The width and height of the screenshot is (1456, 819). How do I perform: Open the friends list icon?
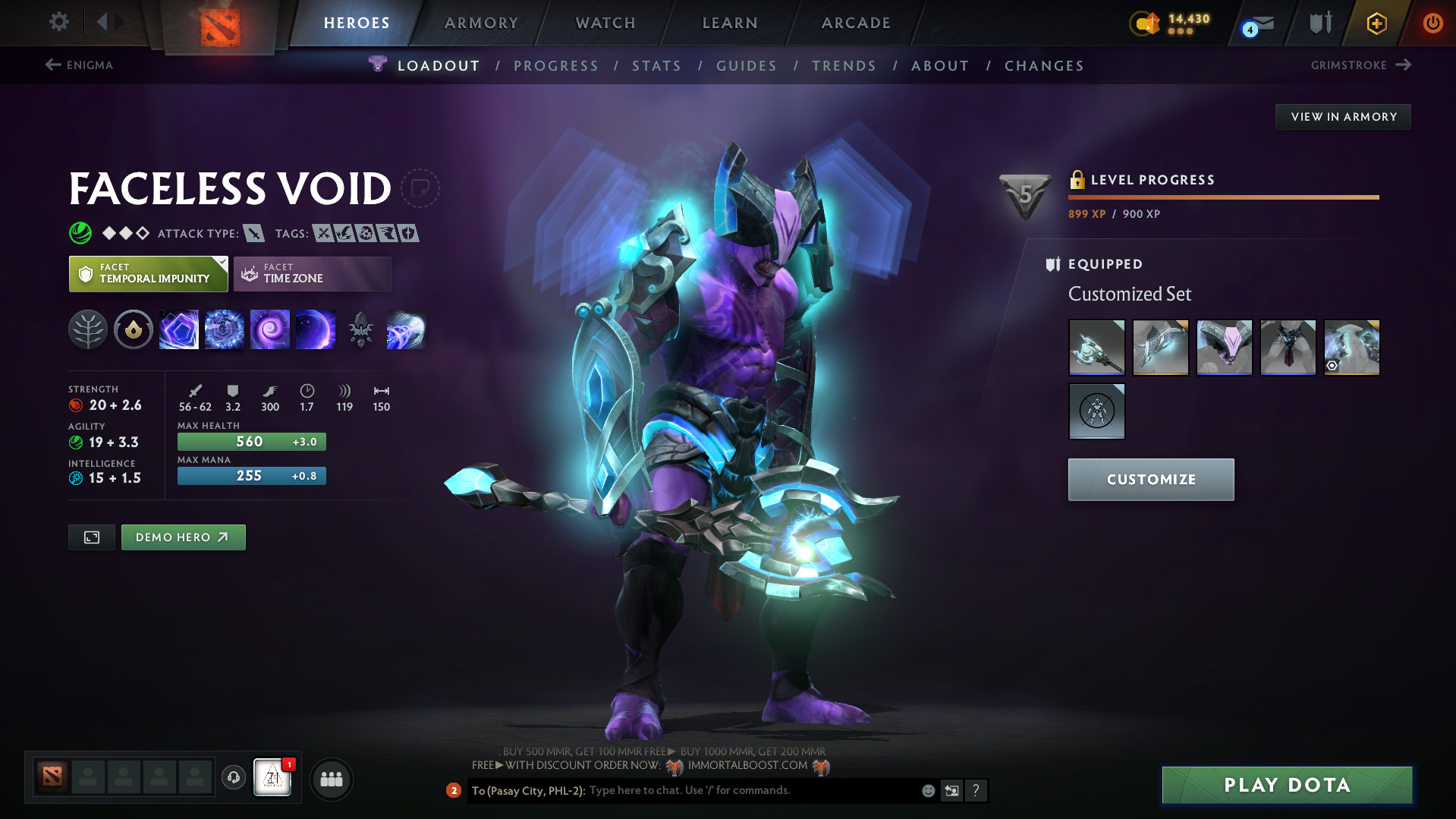(x=331, y=779)
